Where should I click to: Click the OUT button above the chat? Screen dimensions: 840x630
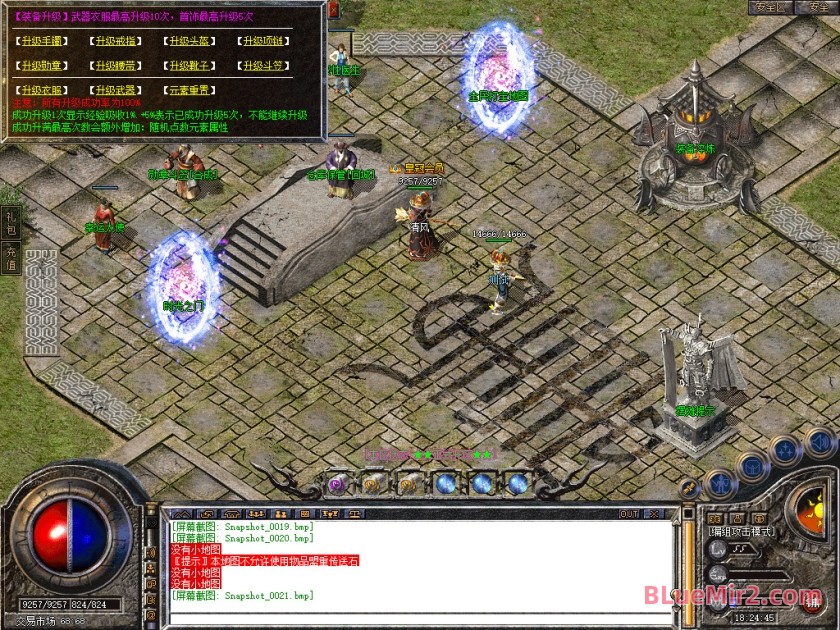tap(629, 514)
